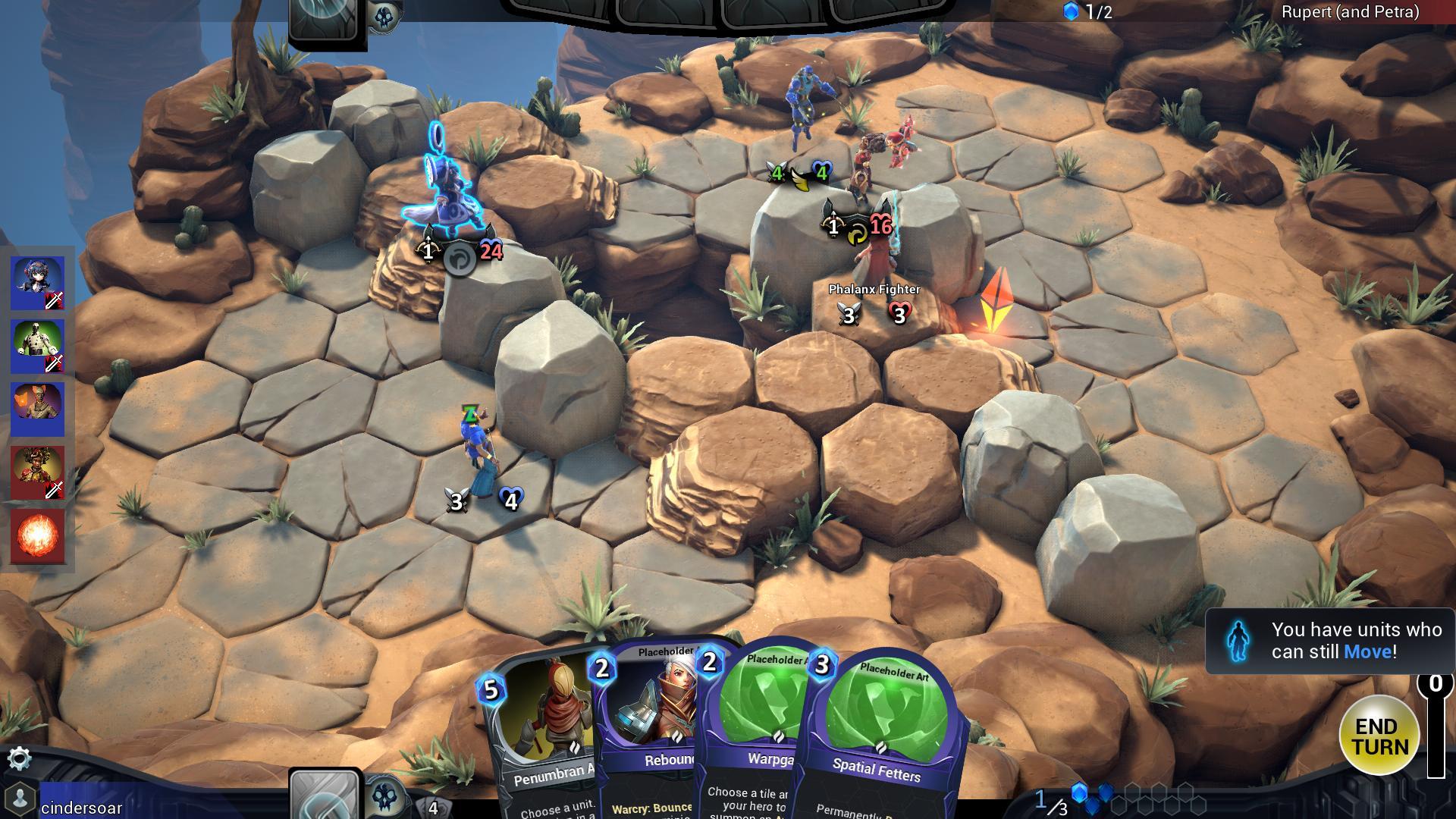View the orange-eared creature history entry
Viewport: 1456px width, 819px height.
[38, 409]
